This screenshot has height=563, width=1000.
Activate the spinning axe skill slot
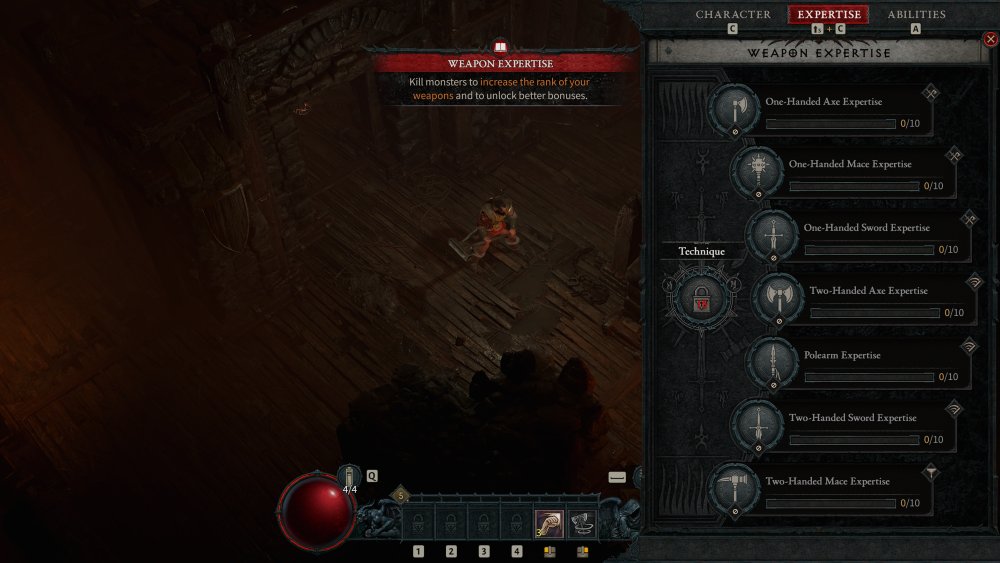[582, 522]
